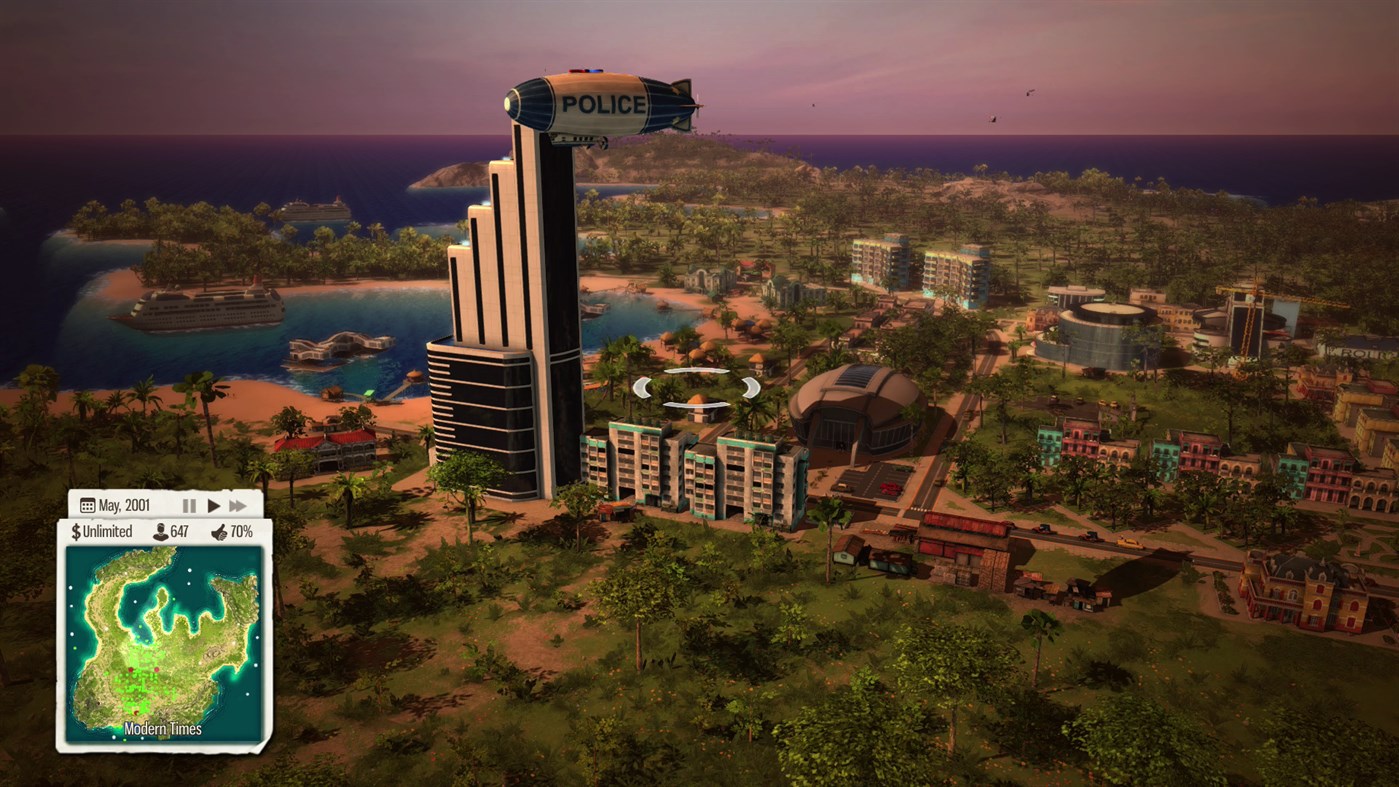Fast-forward the game speed
Image resolution: width=1399 pixels, height=787 pixels.
pyautogui.click(x=238, y=505)
